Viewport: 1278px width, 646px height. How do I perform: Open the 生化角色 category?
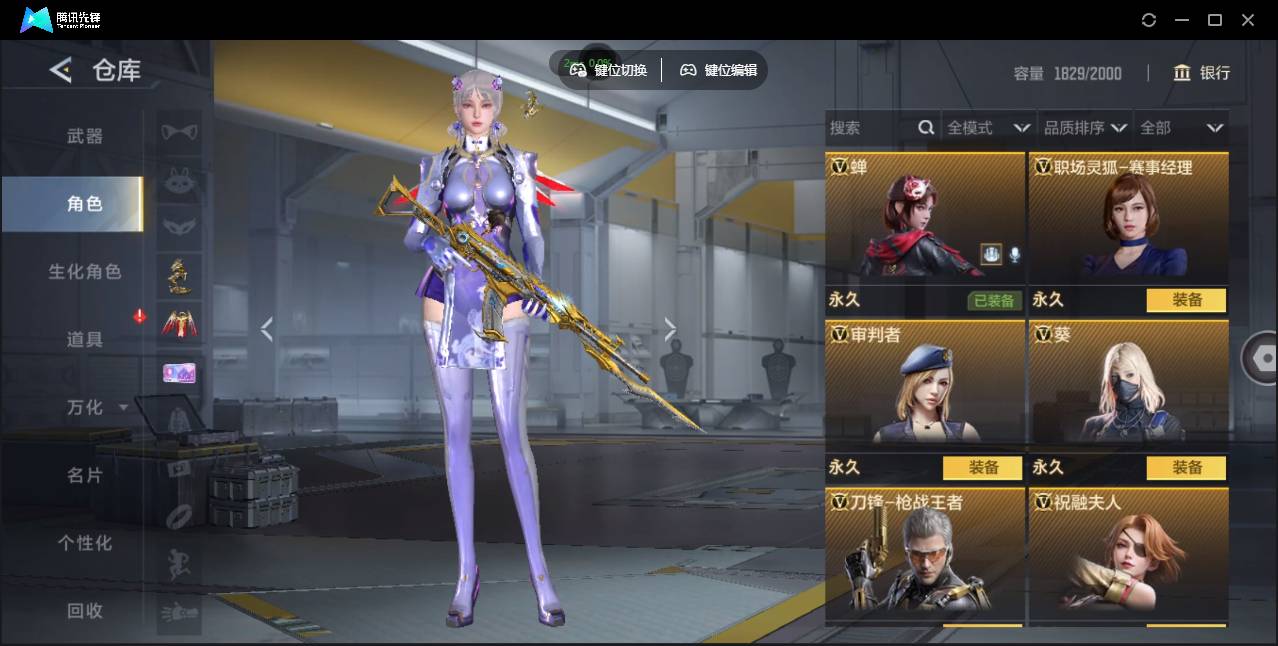(84, 271)
